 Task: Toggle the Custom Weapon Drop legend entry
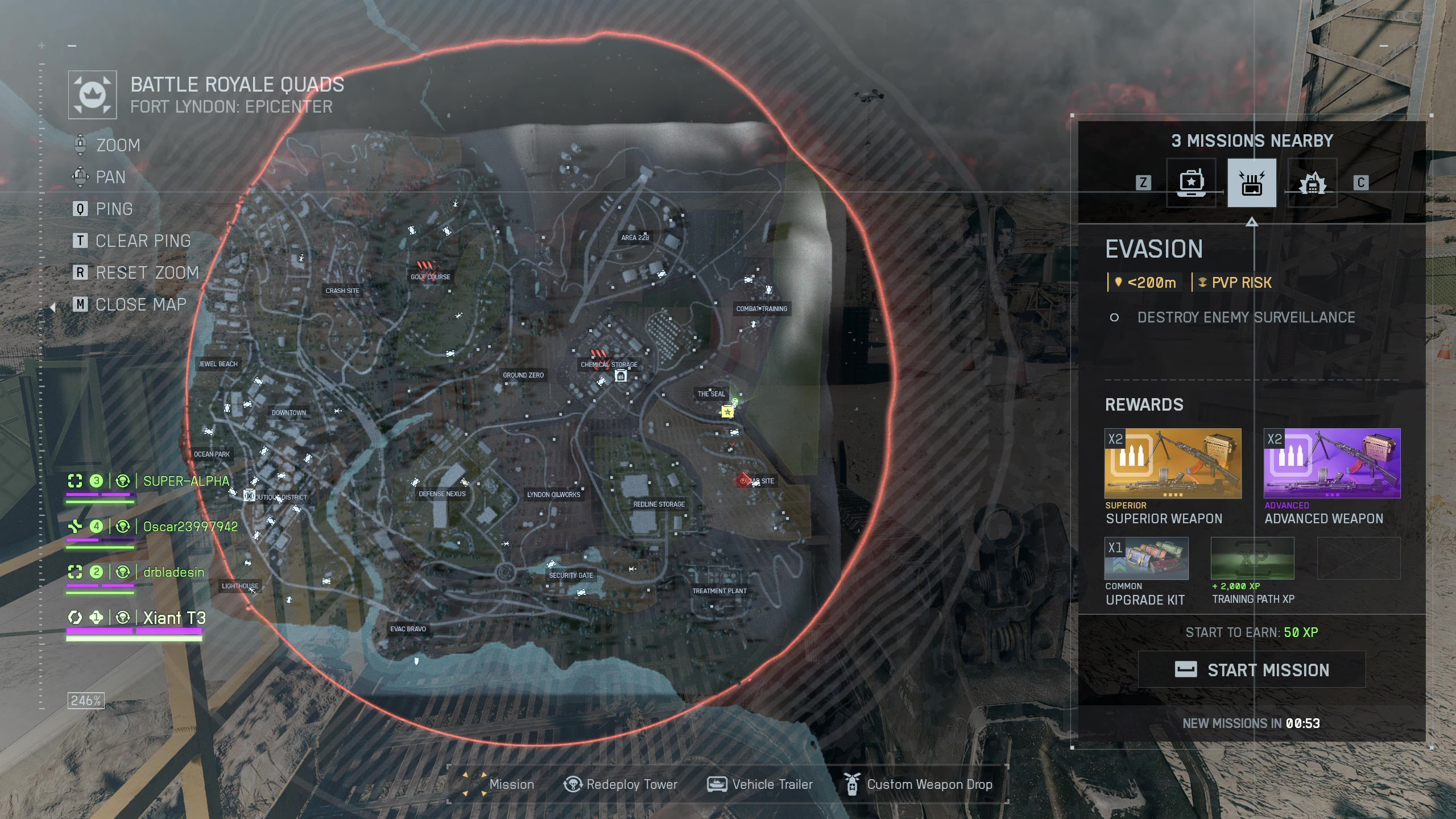pos(920,784)
